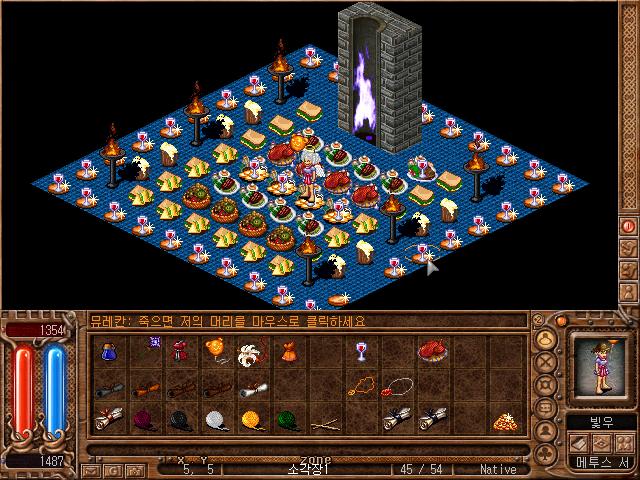
Task: Click the red clock side button
Action: click(628, 227)
